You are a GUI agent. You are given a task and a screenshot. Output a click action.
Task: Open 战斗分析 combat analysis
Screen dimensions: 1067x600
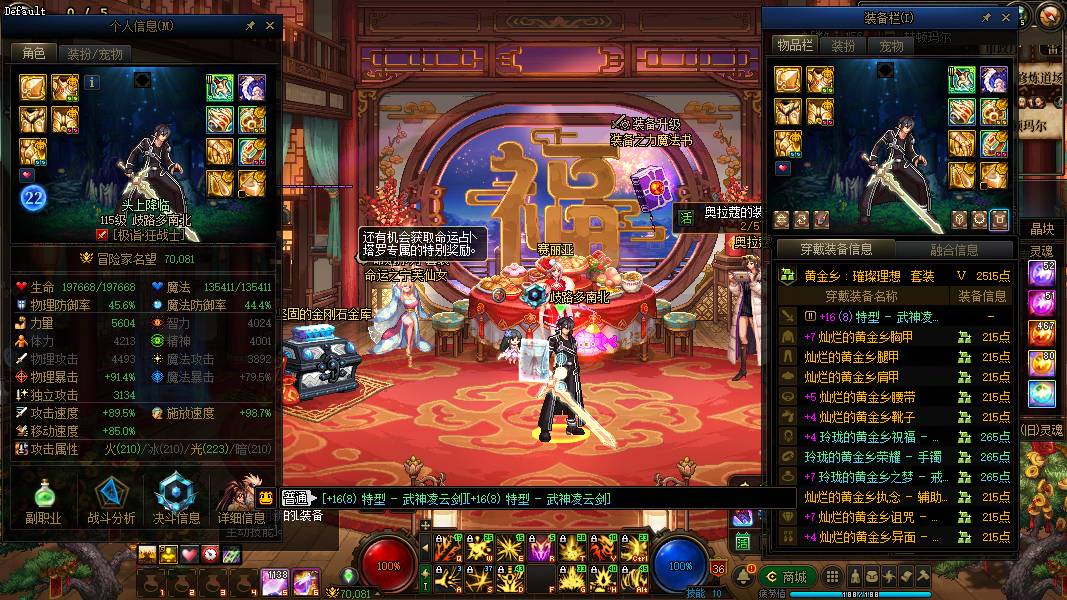point(111,500)
